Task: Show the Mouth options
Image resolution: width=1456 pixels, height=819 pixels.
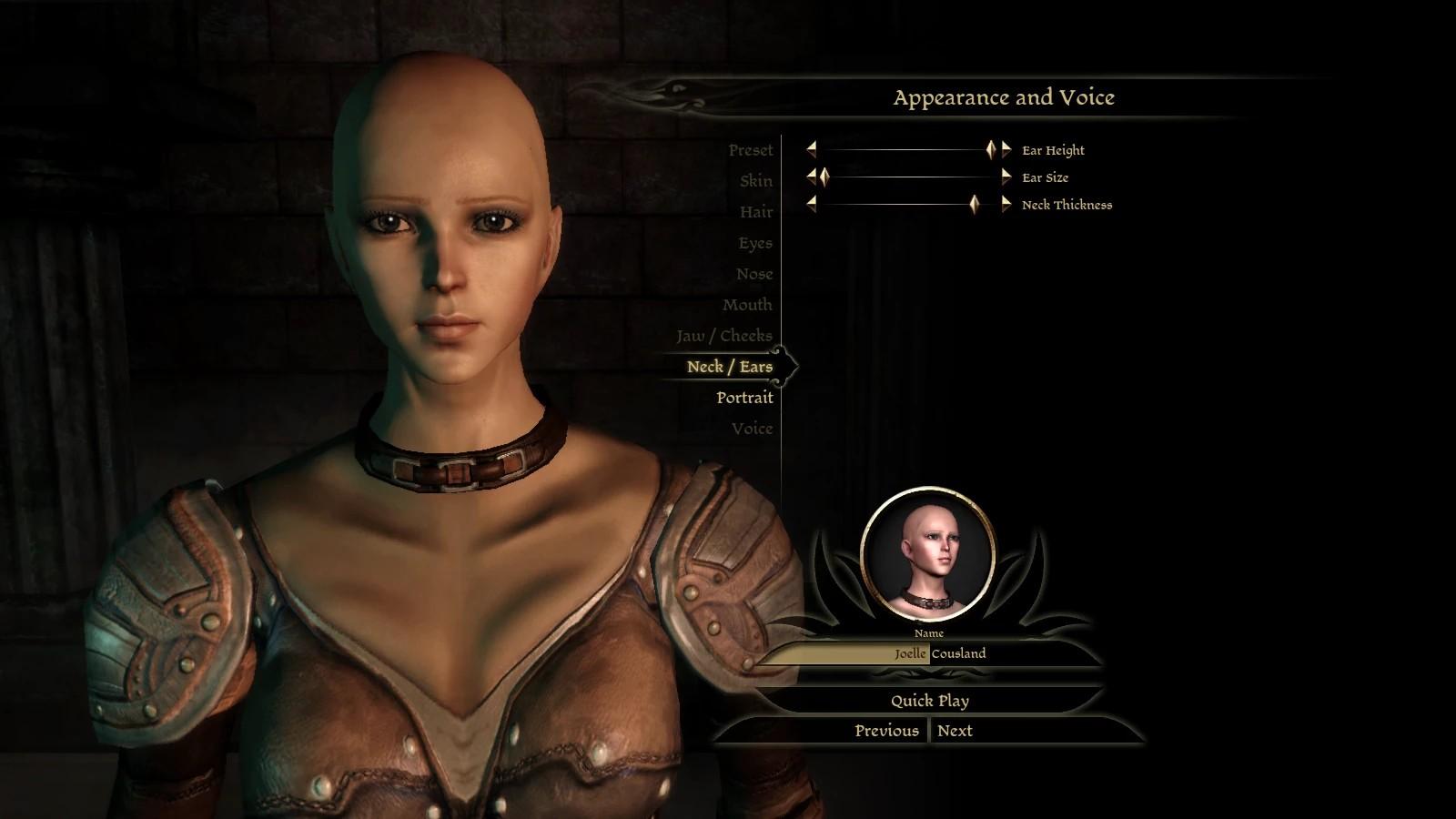Action: tap(747, 305)
